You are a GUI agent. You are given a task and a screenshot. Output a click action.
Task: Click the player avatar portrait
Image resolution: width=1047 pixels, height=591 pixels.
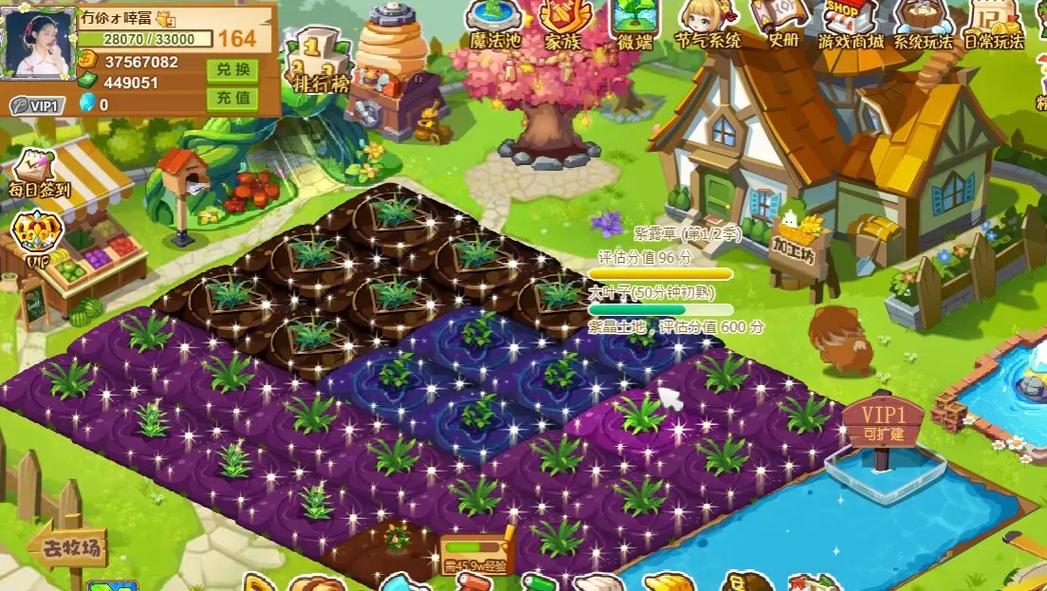pyautogui.click(x=41, y=45)
